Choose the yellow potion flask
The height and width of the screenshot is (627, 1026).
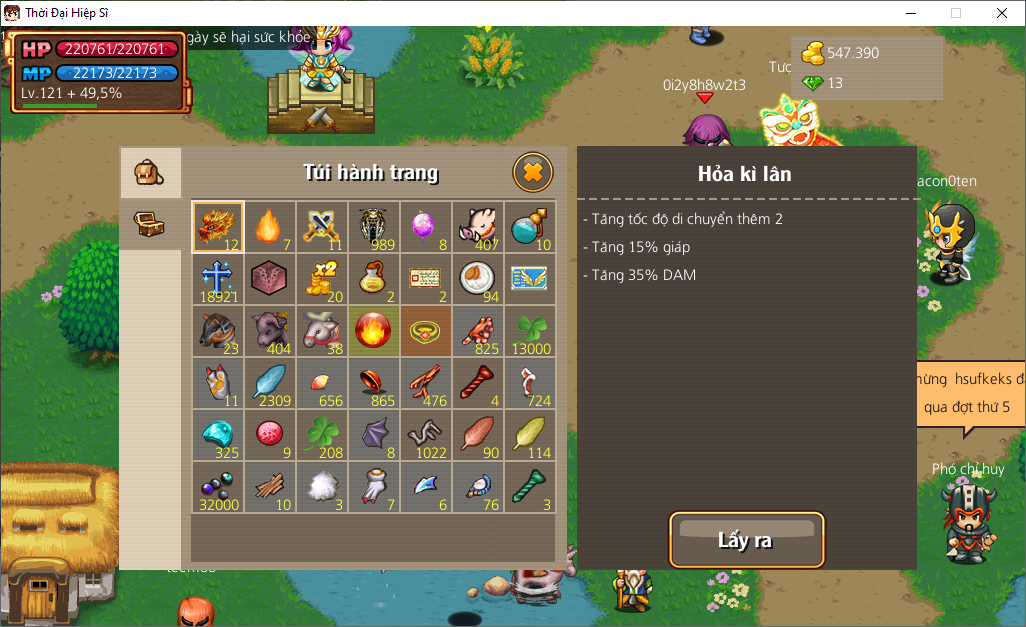tap(374, 279)
